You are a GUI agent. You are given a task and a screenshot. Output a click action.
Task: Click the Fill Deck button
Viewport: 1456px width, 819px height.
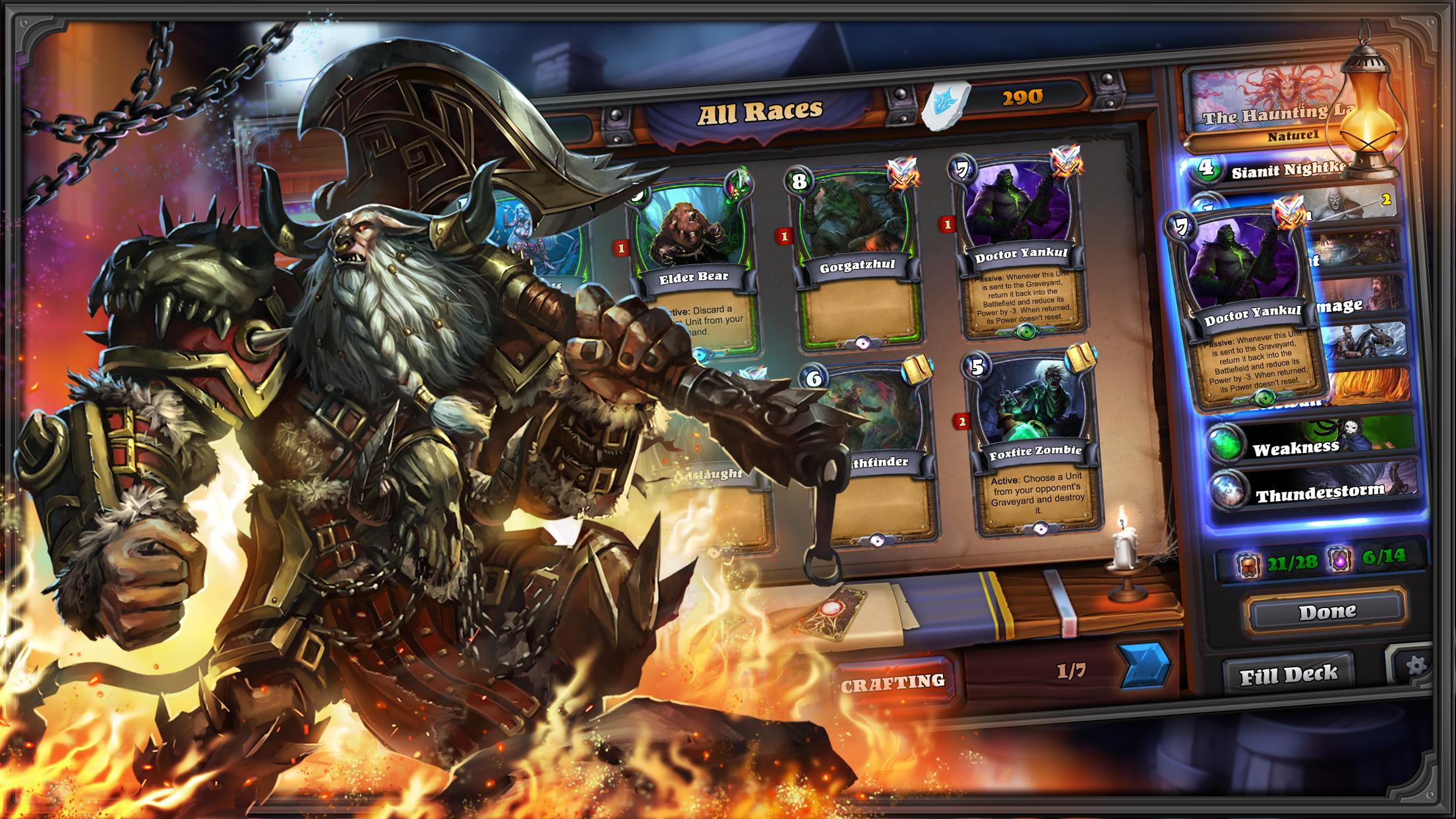point(1289,674)
